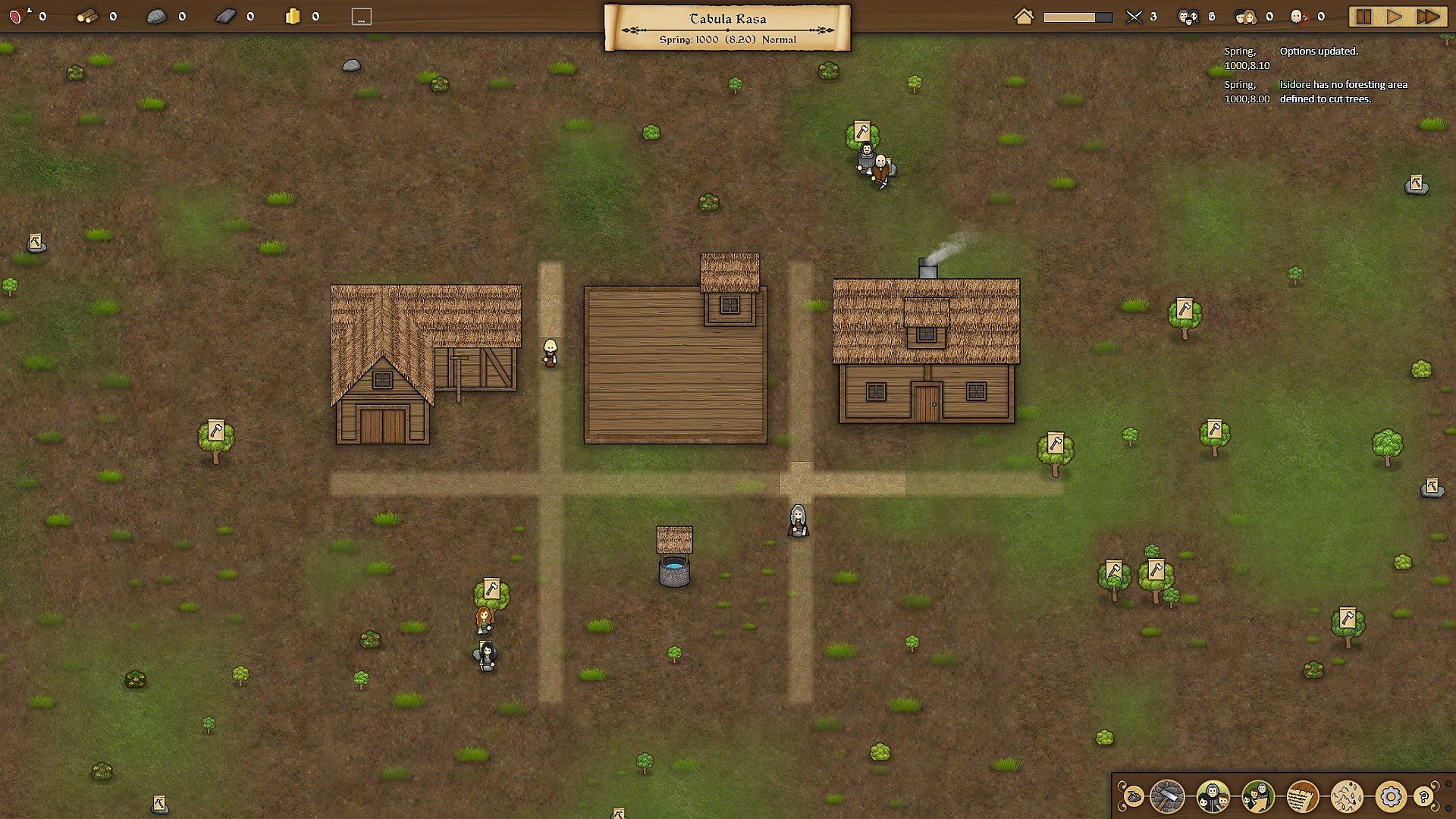
Task: Click the three-face population icon
Action: coord(1188,17)
